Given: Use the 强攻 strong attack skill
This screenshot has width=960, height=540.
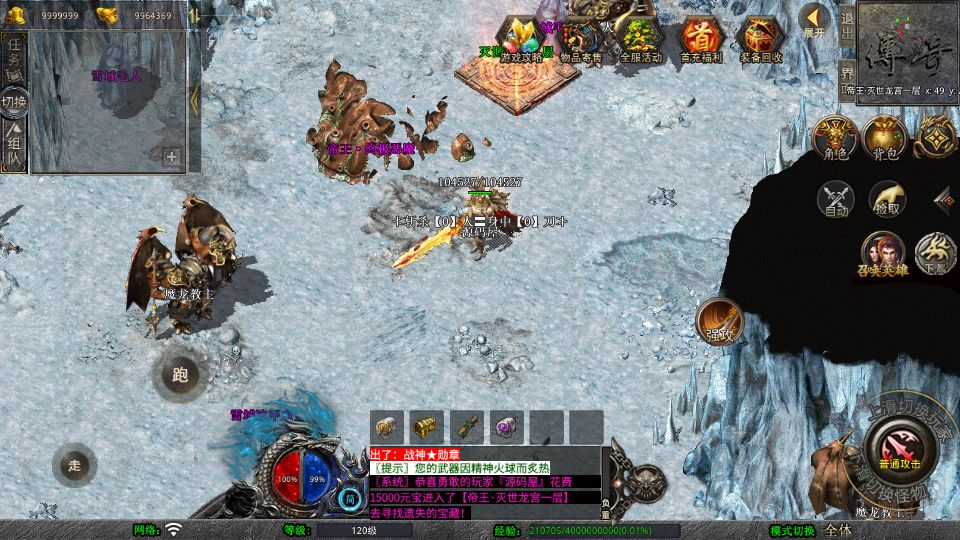Looking at the screenshot, I should tap(718, 320).
